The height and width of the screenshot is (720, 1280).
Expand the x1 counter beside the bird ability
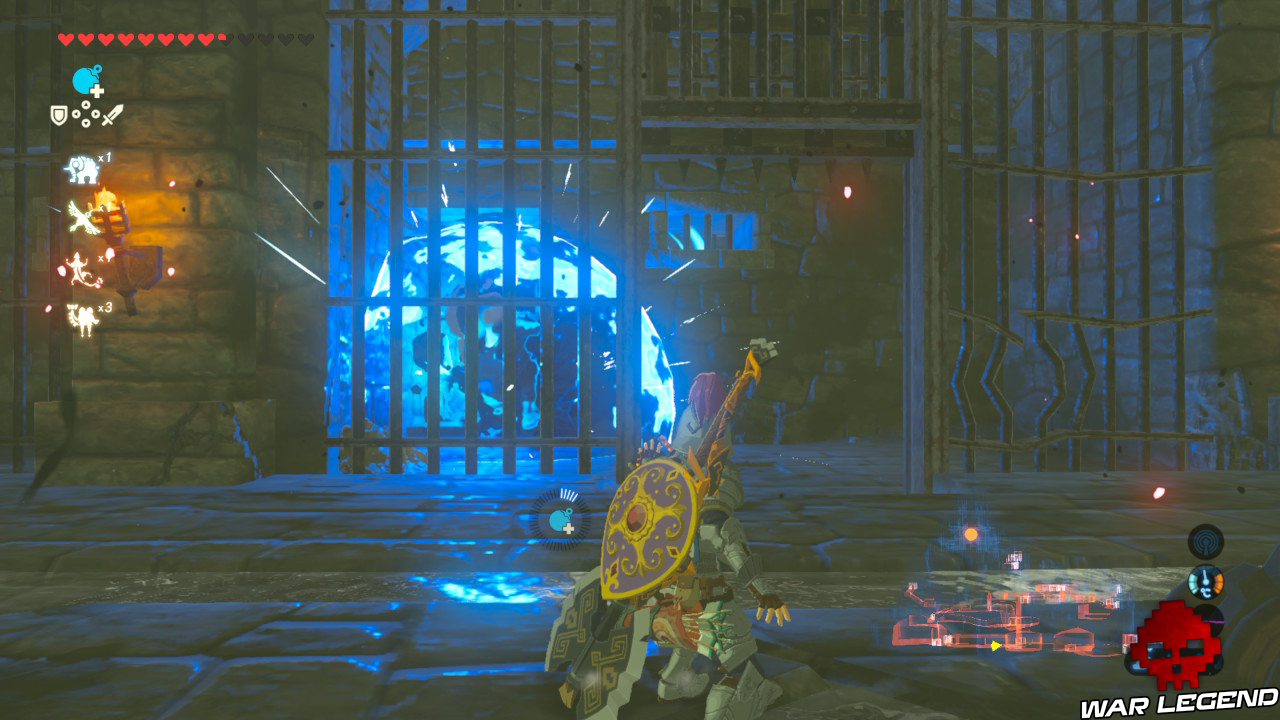point(102,208)
